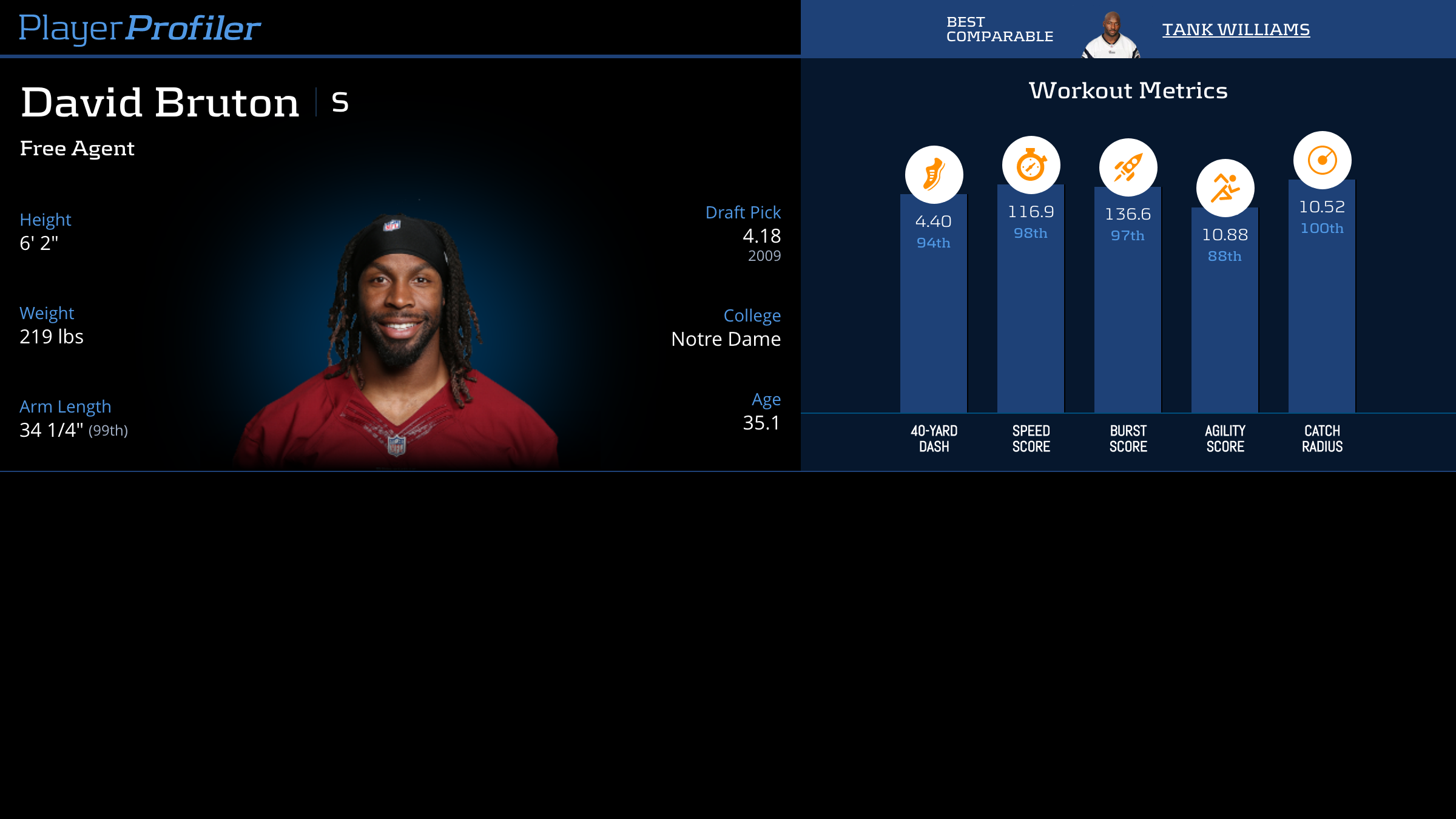Click the 40-yard dash shoe icon
Image resolution: width=1456 pixels, height=819 pixels.
(x=934, y=175)
